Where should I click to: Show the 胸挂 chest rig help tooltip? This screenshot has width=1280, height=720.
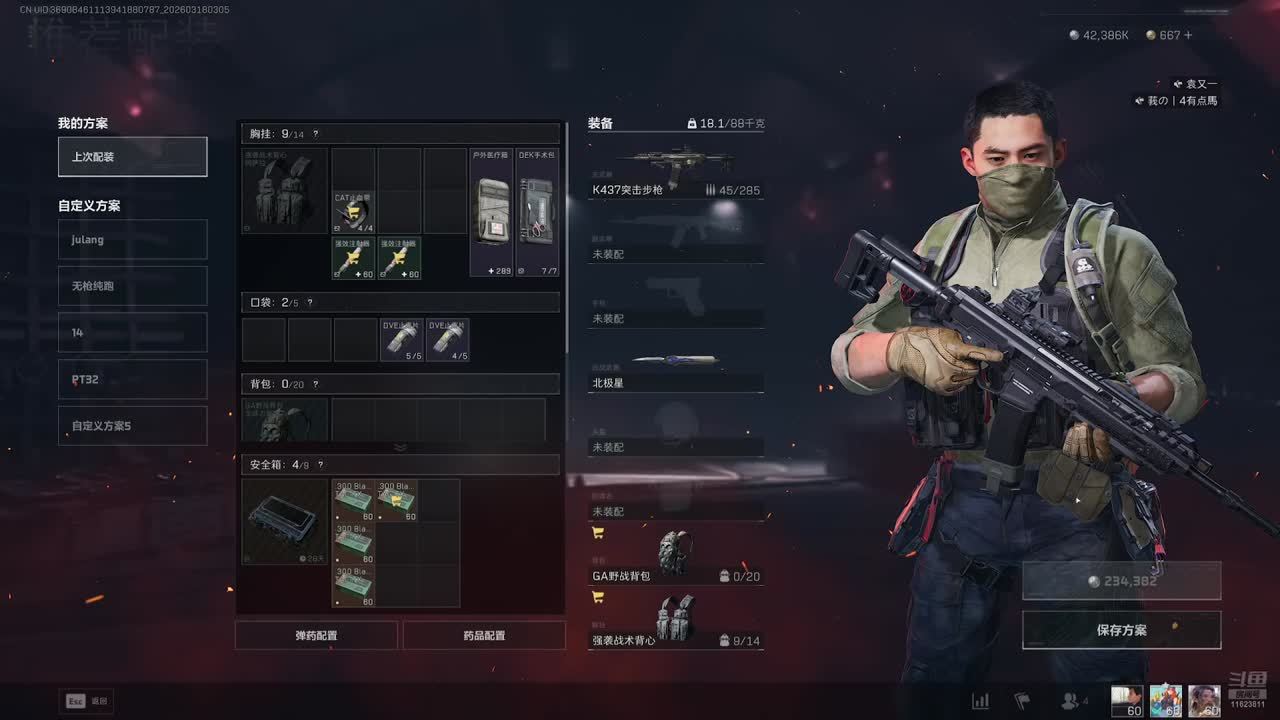(x=316, y=134)
